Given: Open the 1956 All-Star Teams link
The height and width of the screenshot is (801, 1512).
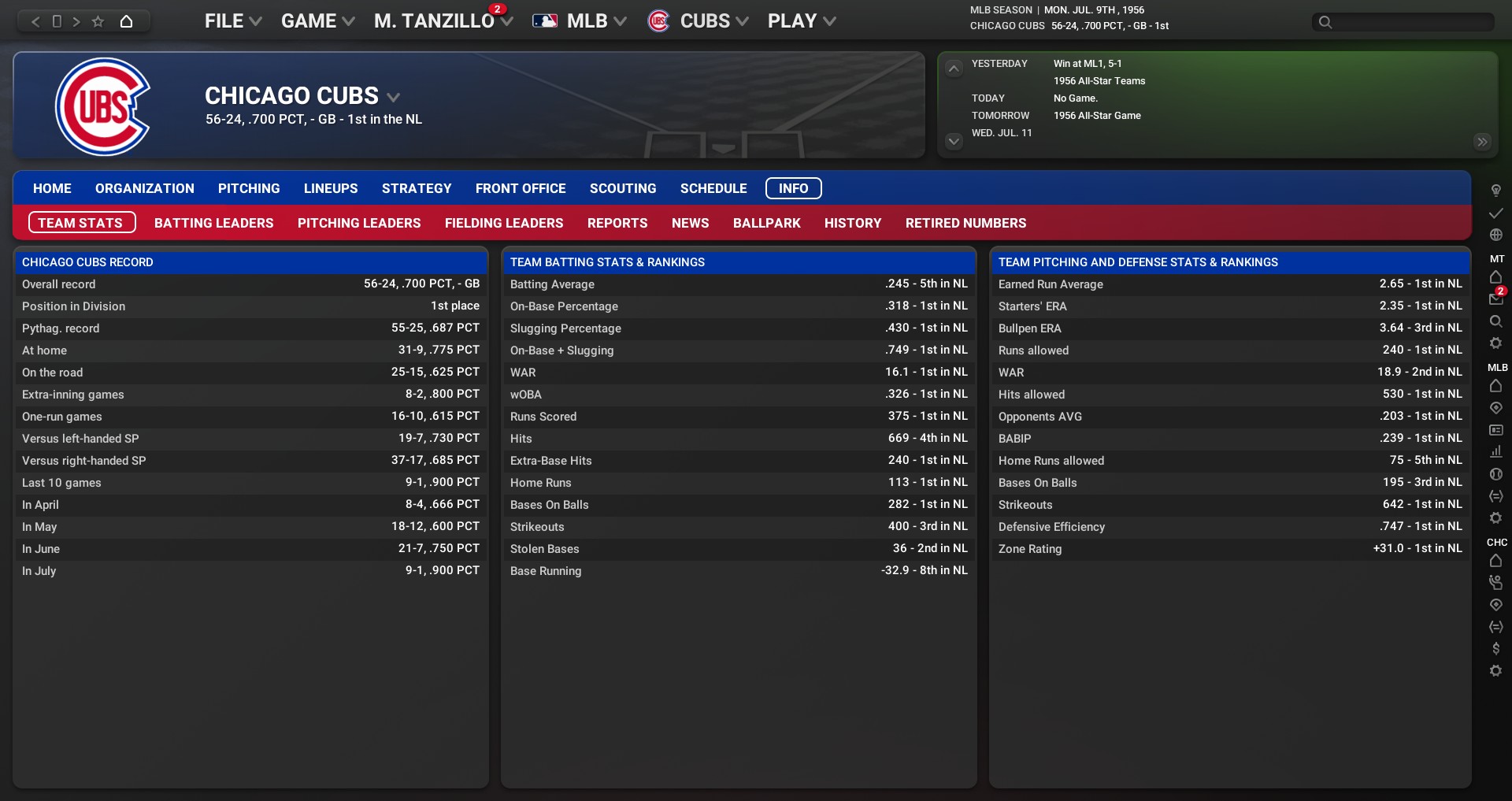Looking at the screenshot, I should coord(1099,81).
